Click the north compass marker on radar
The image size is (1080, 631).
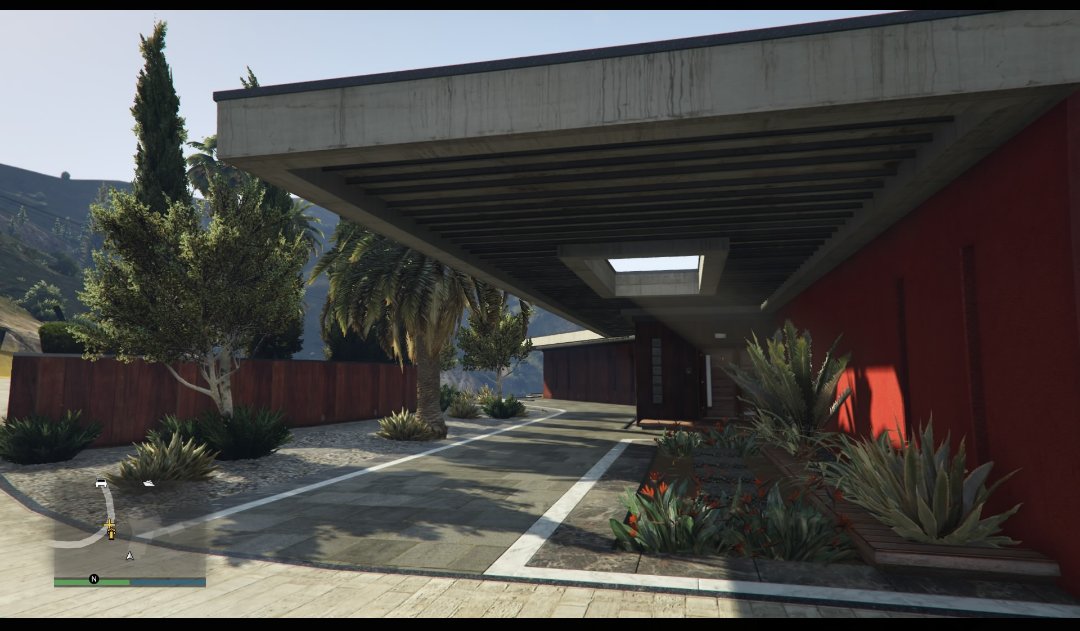(94, 579)
